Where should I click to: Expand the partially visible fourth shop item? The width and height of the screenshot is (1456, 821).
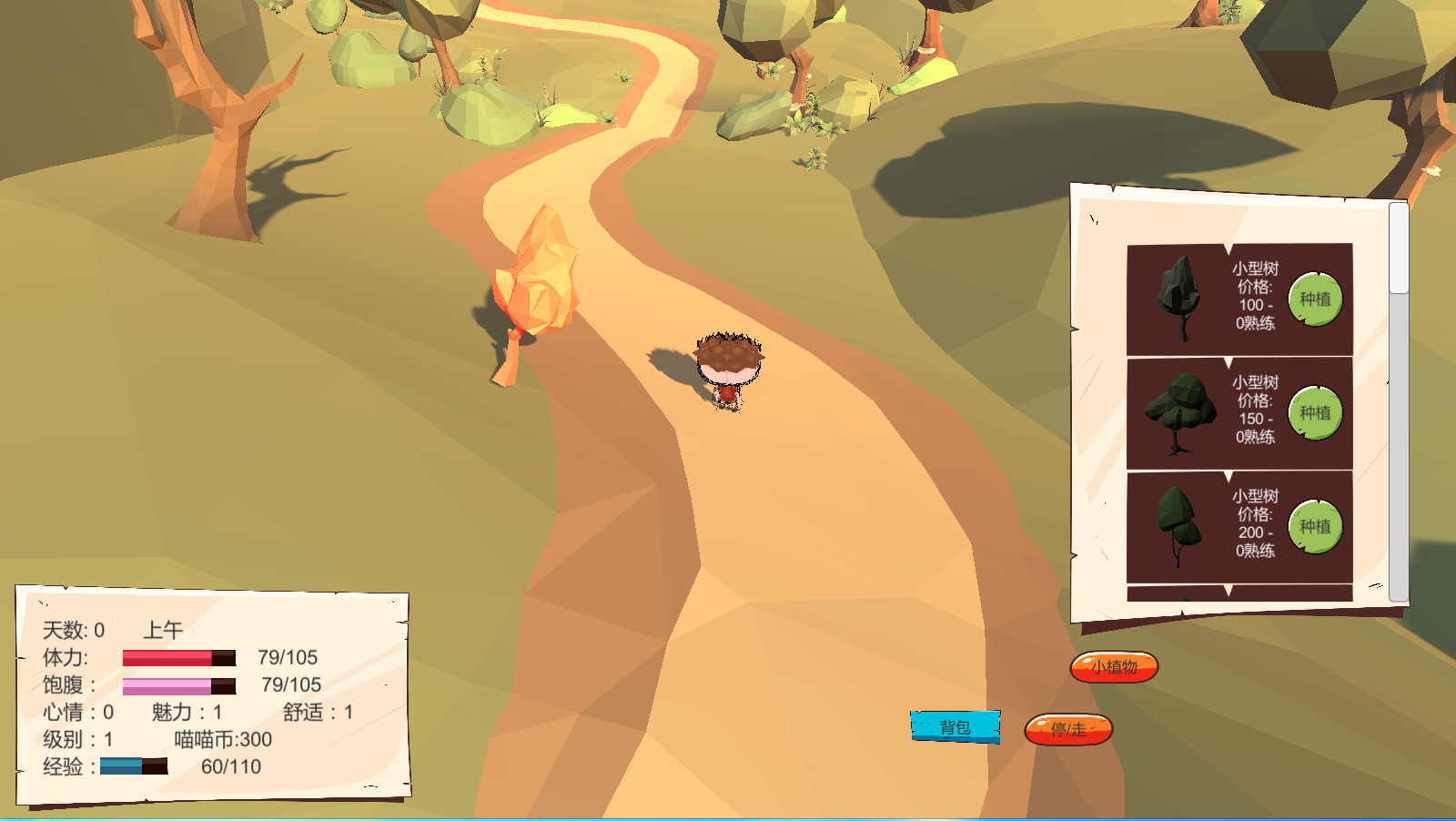click(1228, 592)
